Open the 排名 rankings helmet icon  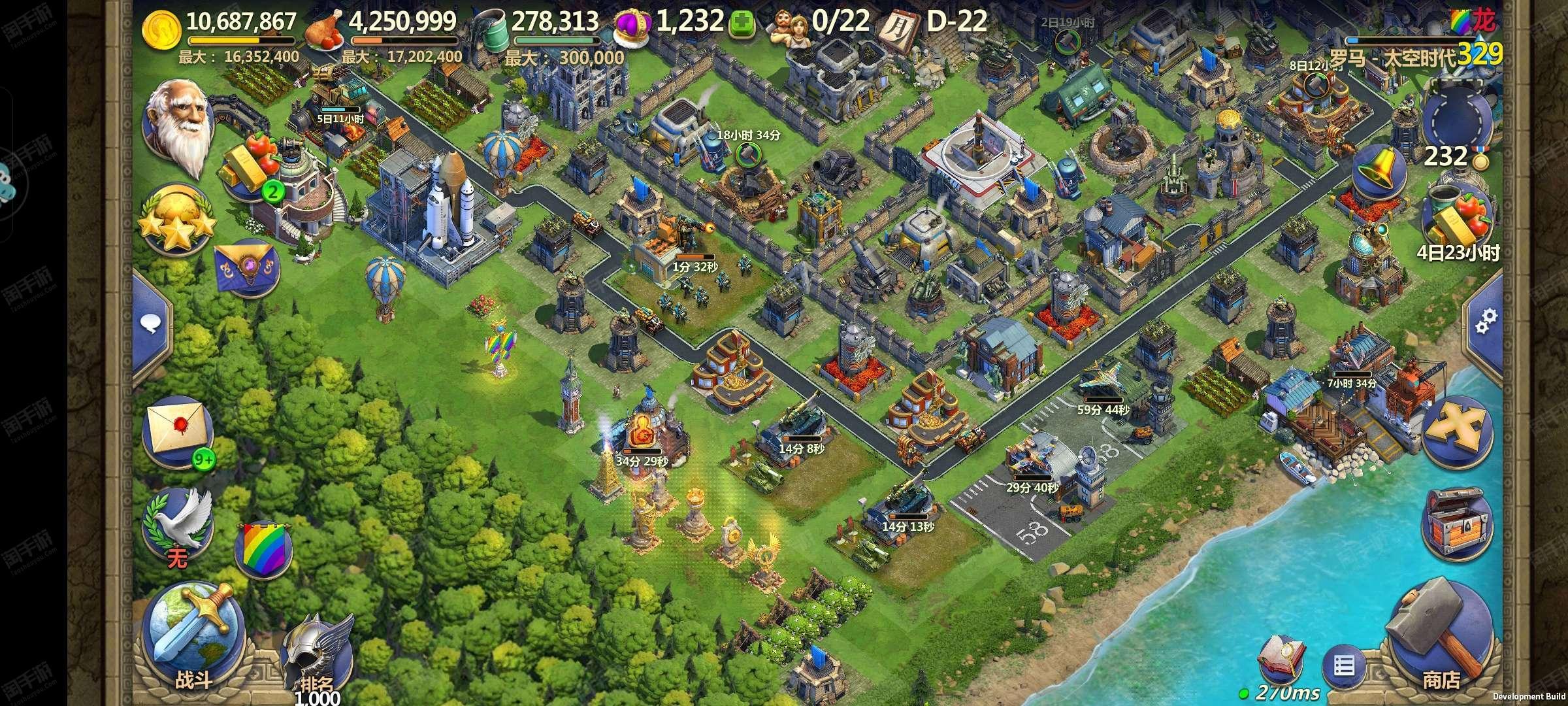(x=316, y=654)
